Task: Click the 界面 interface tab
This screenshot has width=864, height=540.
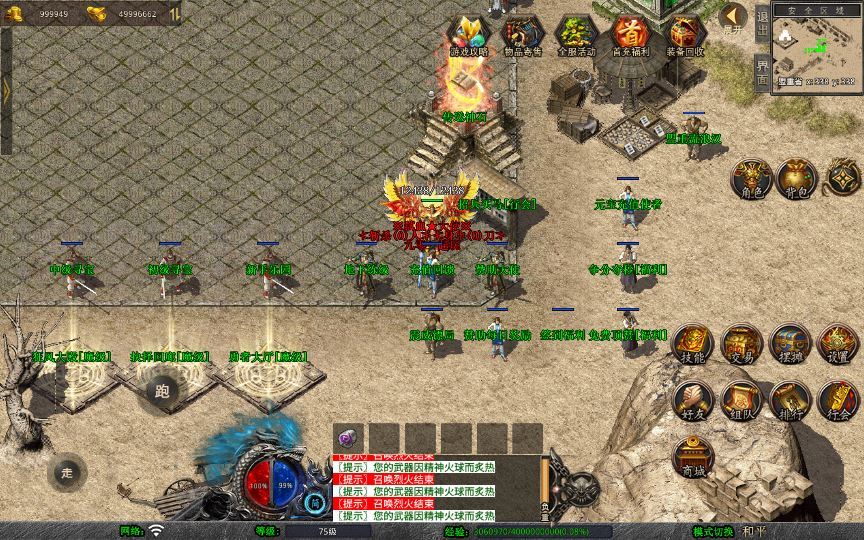Action: pyautogui.click(x=762, y=72)
